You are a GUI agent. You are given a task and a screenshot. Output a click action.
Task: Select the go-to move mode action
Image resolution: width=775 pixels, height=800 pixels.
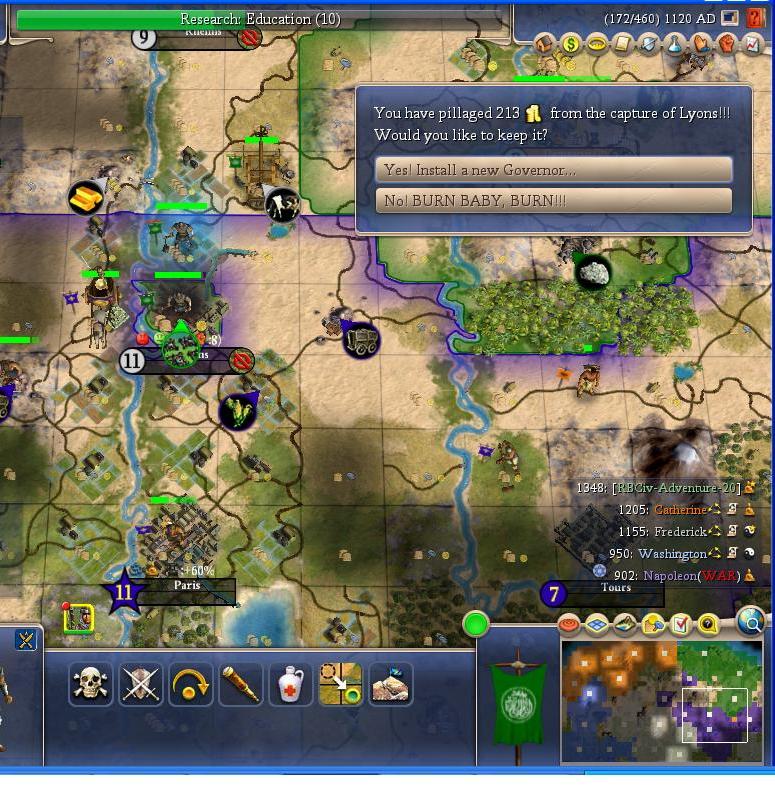click(340, 685)
